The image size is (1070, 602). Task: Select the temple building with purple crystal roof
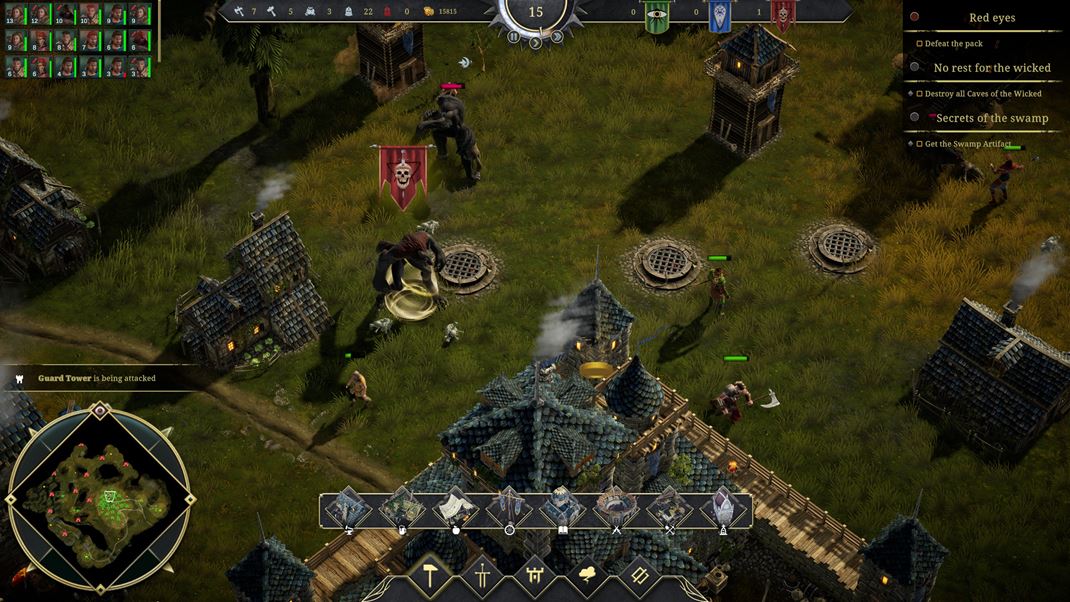click(x=723, y=509)
